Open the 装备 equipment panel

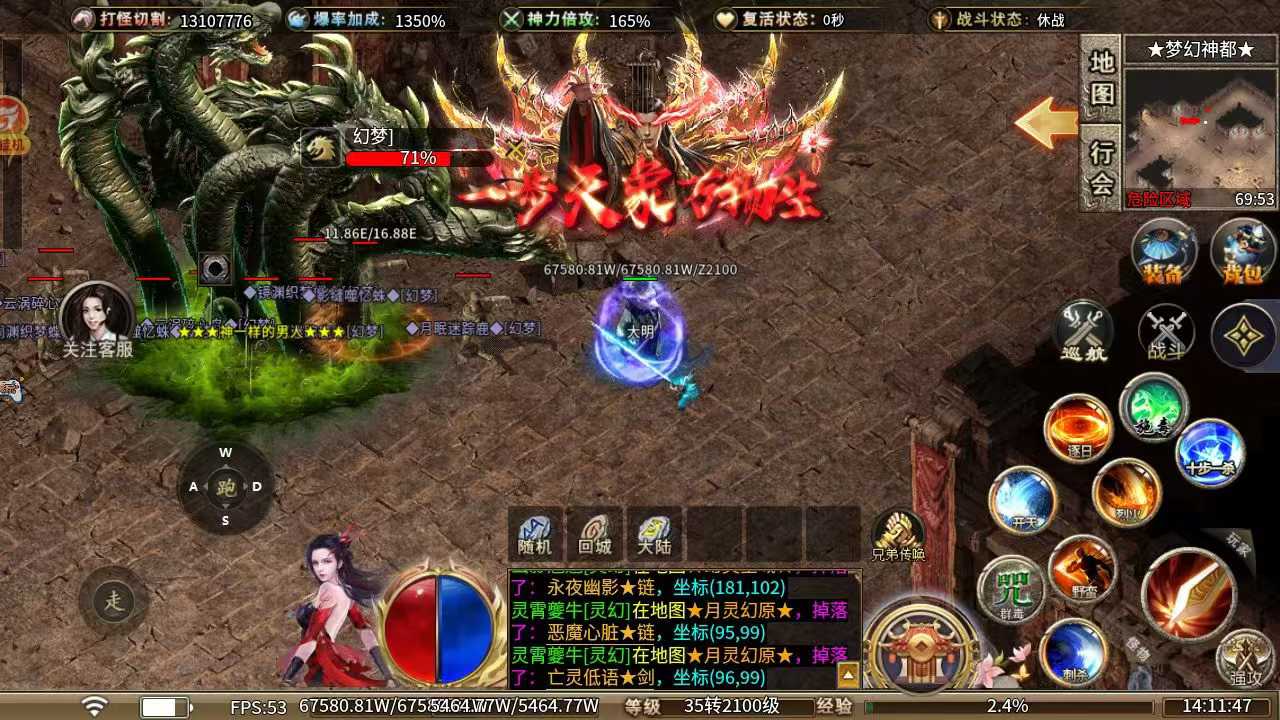tap(1164, 250)
